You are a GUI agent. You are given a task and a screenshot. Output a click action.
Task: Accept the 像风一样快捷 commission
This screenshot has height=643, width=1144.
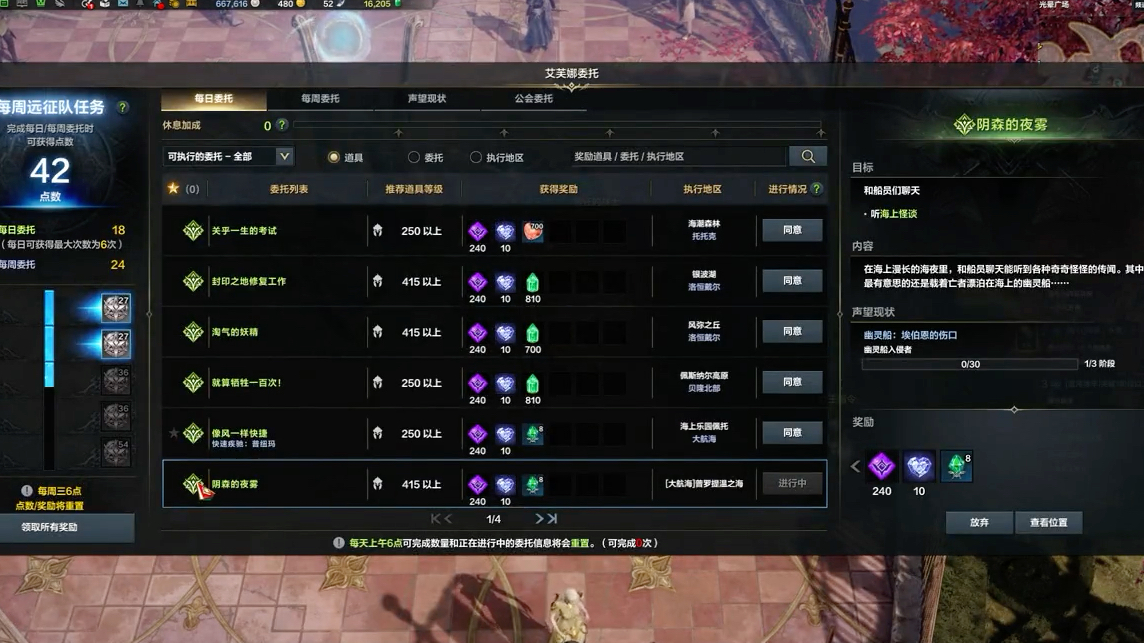coord(792,433)
